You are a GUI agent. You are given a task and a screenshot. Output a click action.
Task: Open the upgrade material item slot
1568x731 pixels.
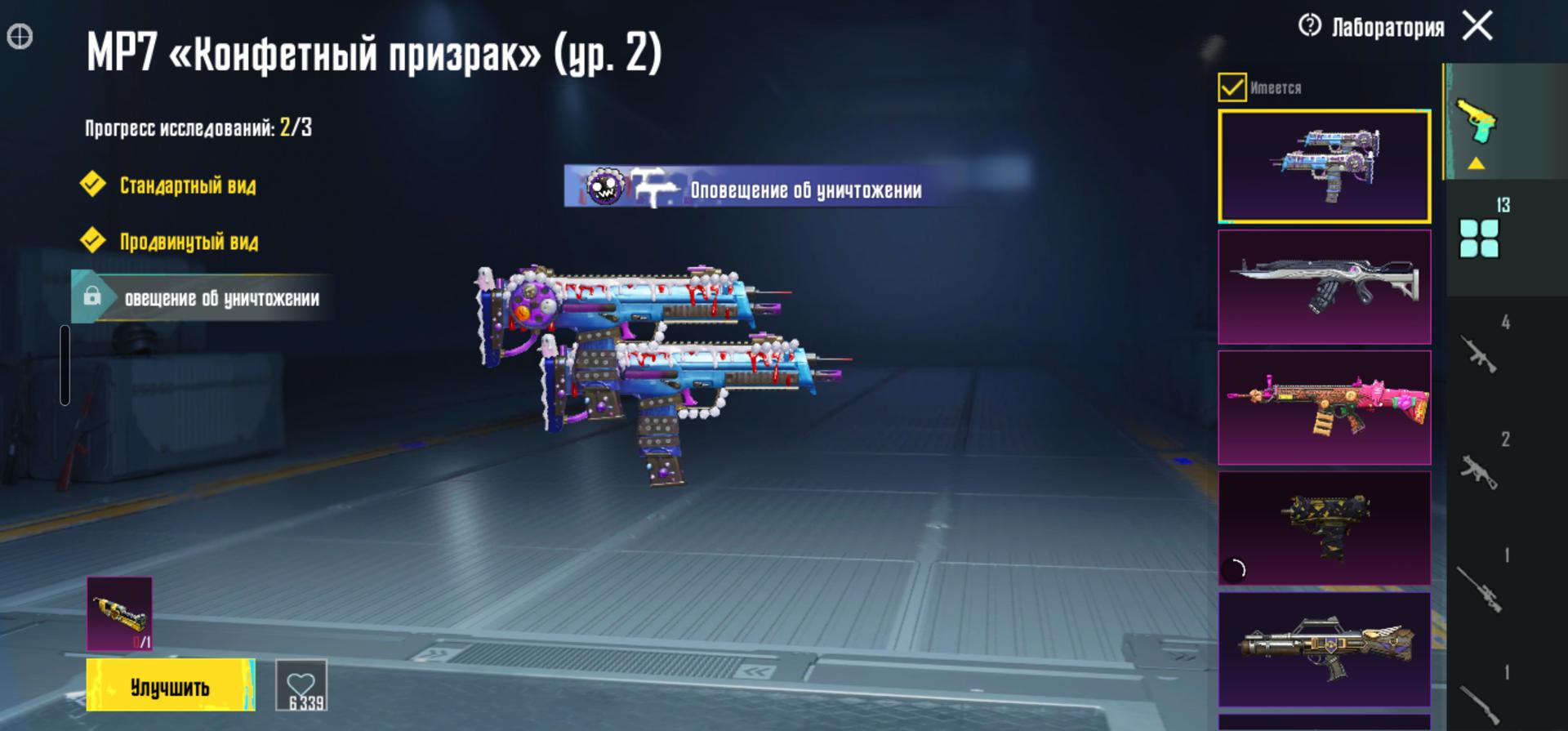pos(119,613)
